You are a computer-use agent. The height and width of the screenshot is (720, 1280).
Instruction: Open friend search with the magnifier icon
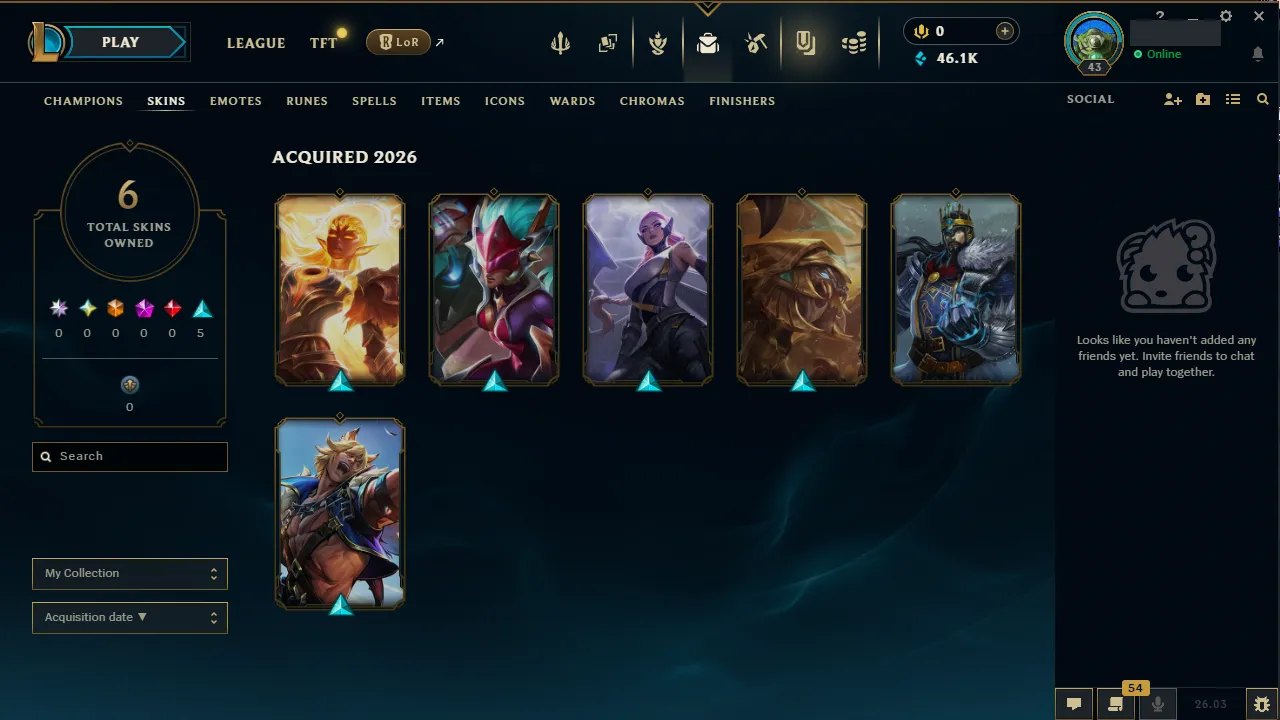(1262, 99)
